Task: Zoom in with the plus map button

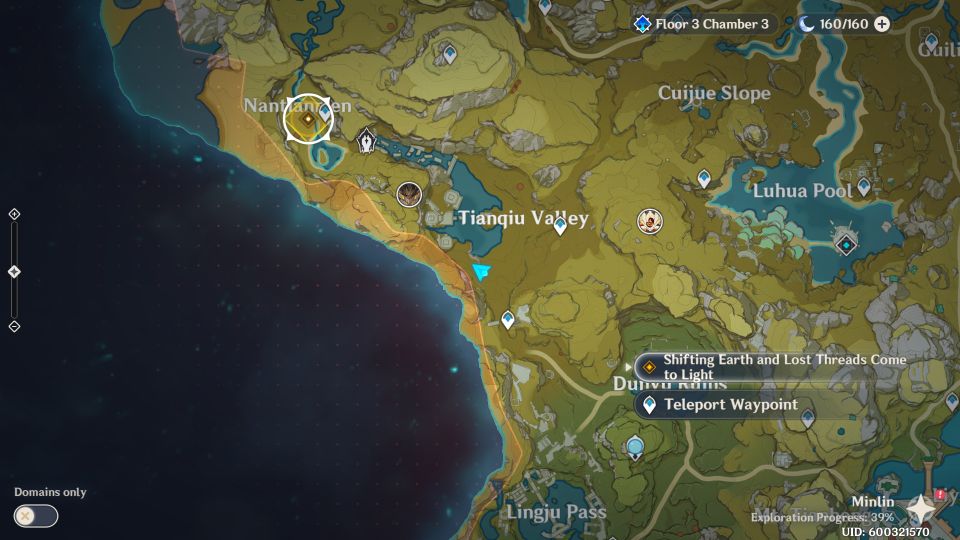Action: click(14, 214)
